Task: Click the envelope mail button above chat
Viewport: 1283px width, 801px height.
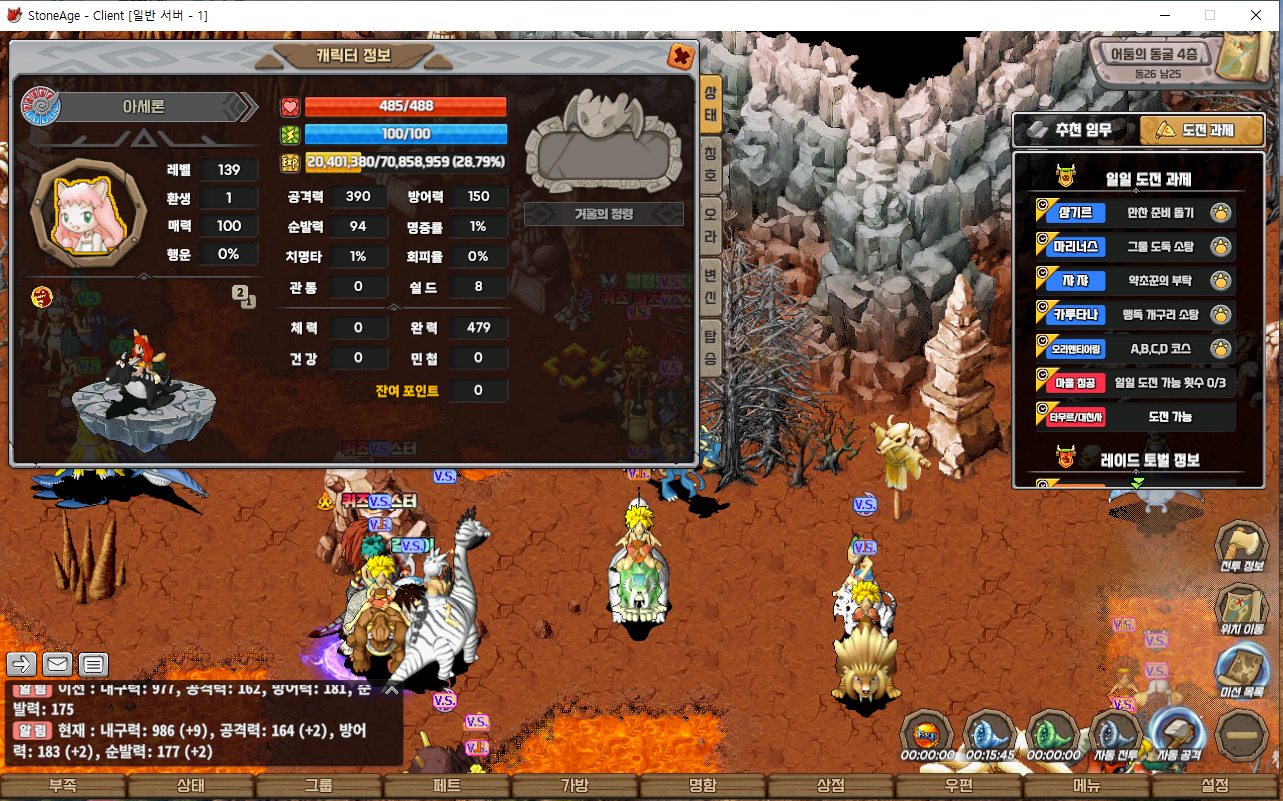Action: [57, 664]
